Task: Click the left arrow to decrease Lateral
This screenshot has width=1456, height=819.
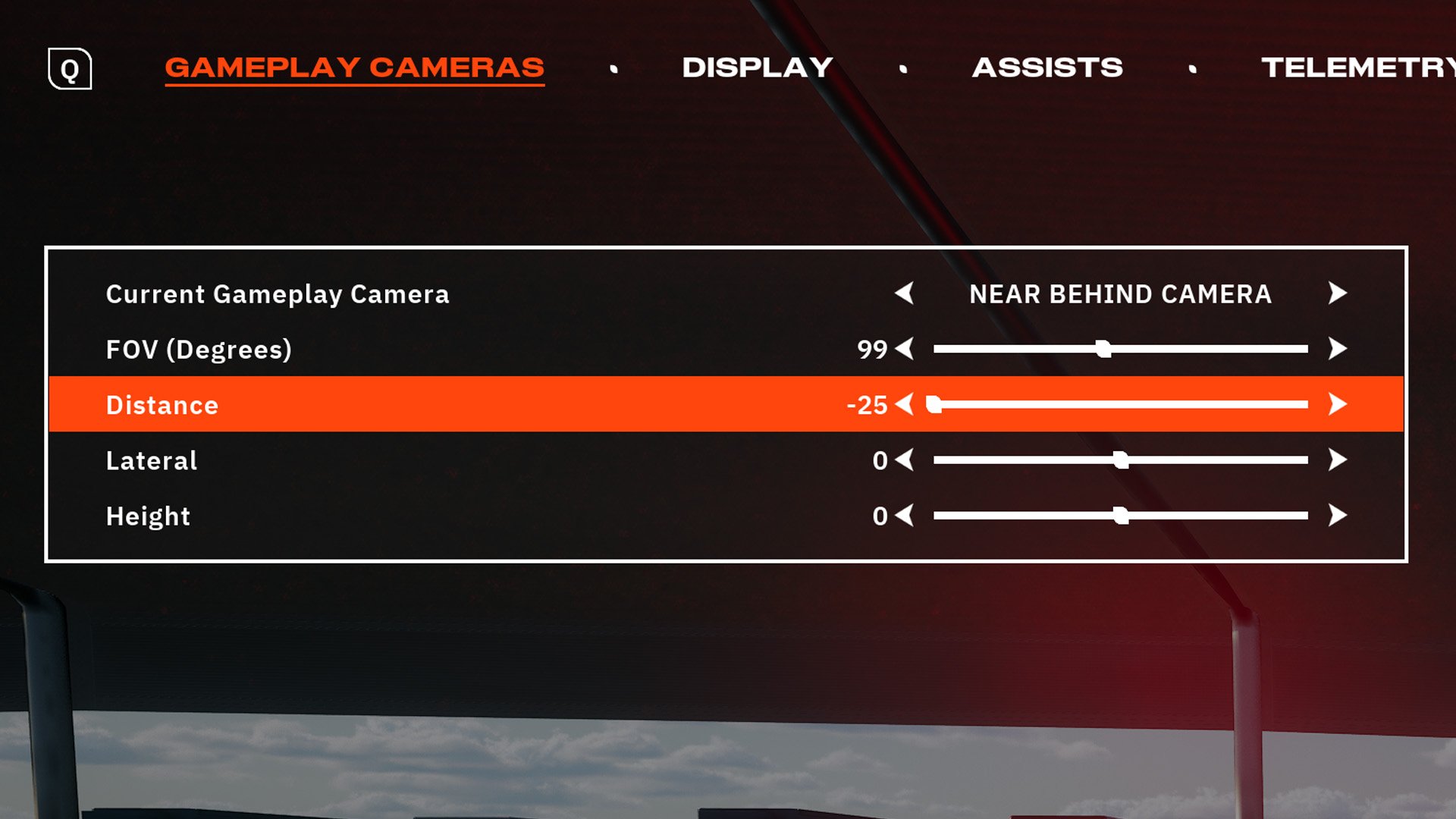Action: (x=907, y=460)
